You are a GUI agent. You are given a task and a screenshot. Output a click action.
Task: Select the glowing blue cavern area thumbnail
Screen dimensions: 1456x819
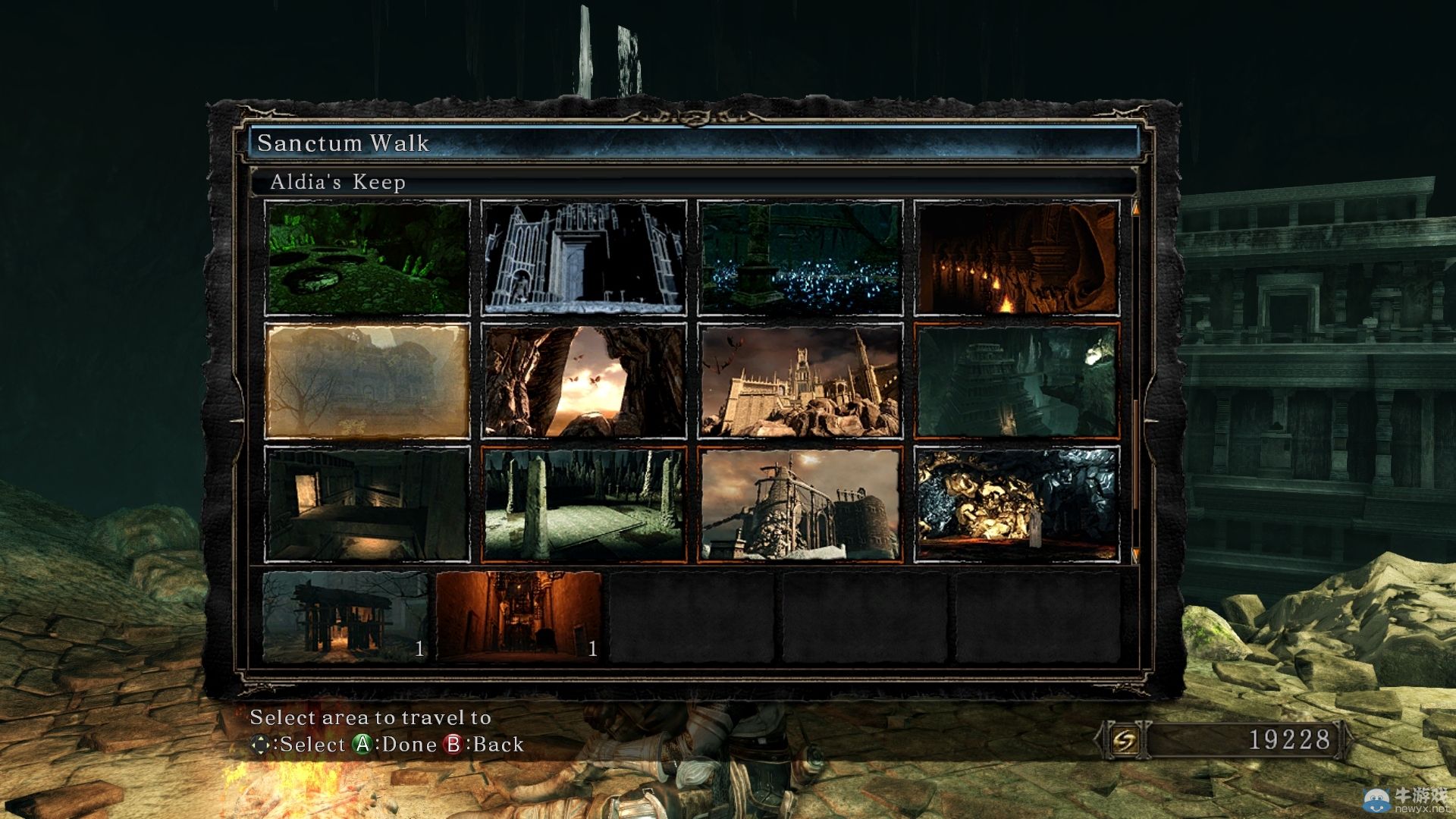tap(800, 258)
